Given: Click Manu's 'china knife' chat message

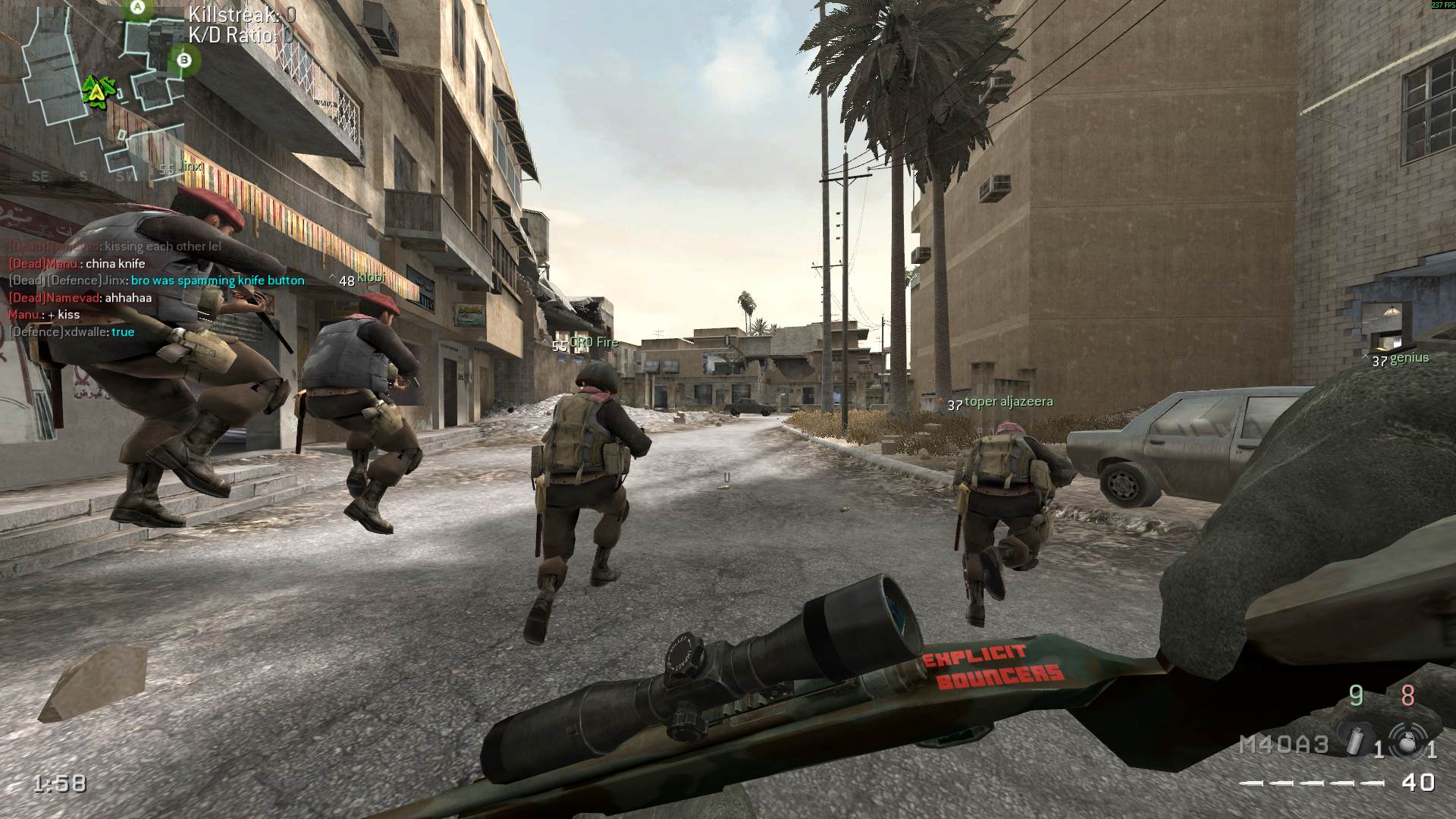Looking at the screenshot, I should [77, 264].
